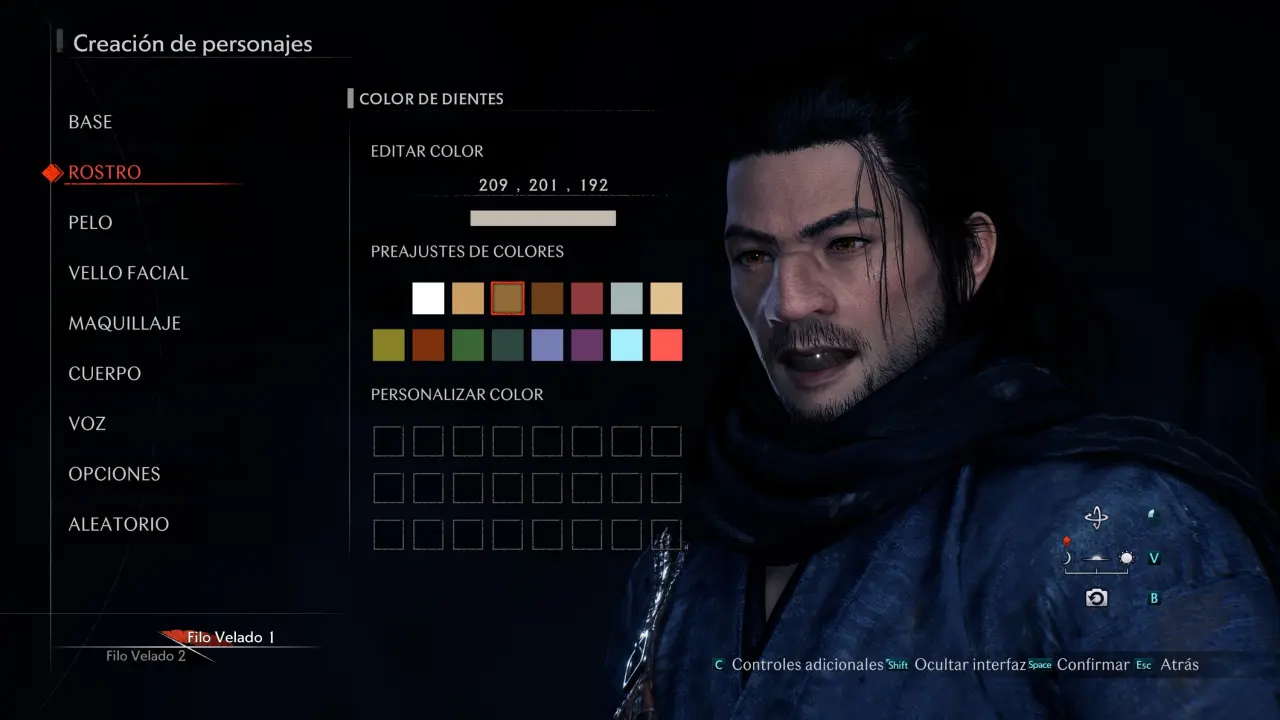Edit the RGB value 209, 201, 192
The height and width of the screenshot is (720, 1280).
coord(543,185)
